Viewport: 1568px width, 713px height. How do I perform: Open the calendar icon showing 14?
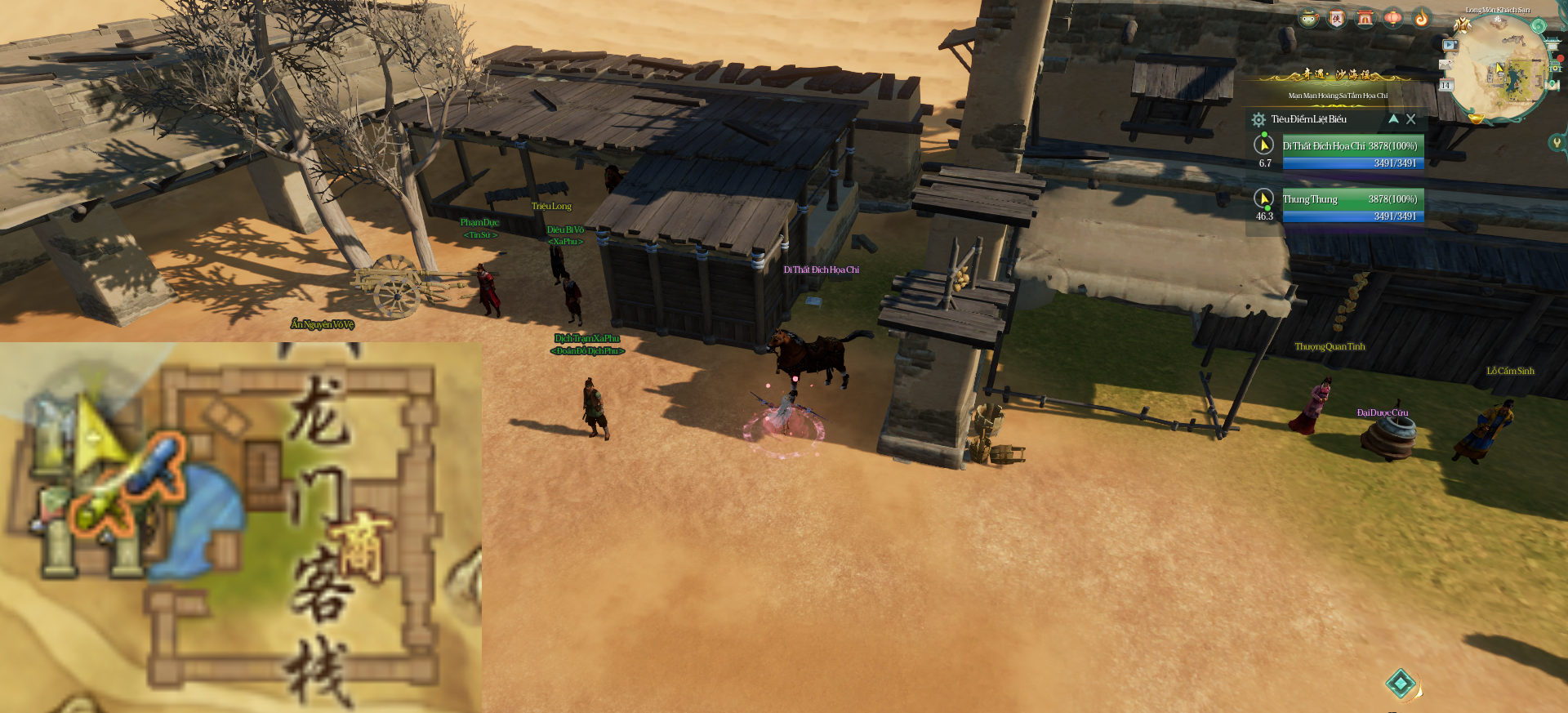1445,85
